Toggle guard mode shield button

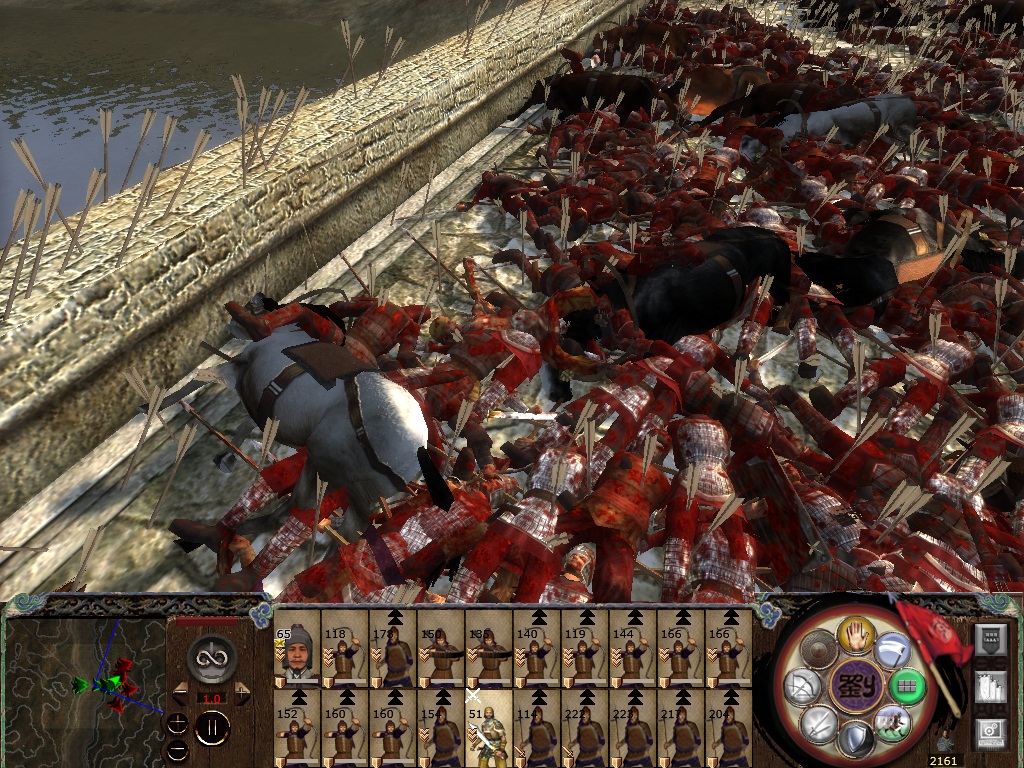coord(857,740)
